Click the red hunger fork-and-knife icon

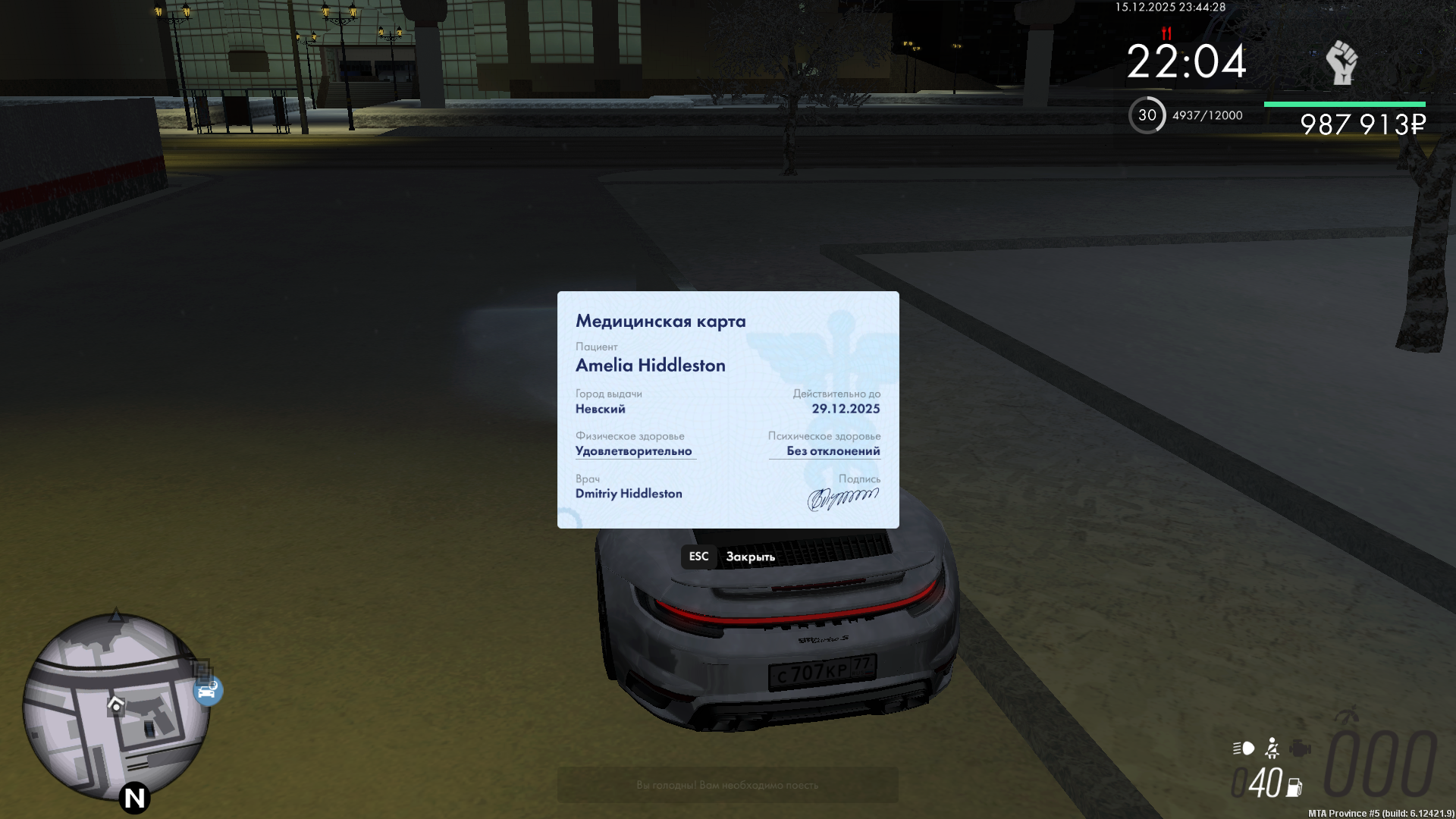(x=1166, y=33)
